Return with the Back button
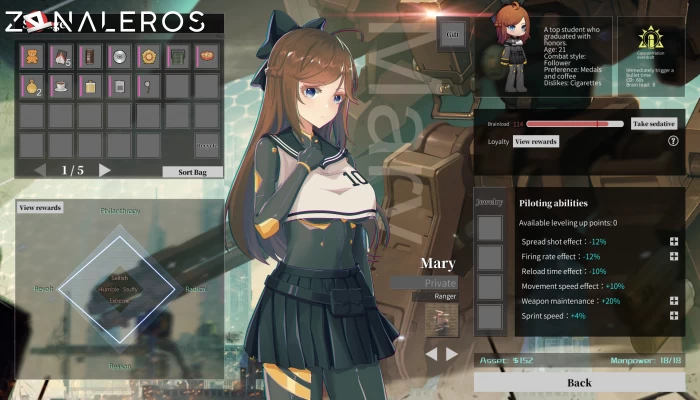 579,382
